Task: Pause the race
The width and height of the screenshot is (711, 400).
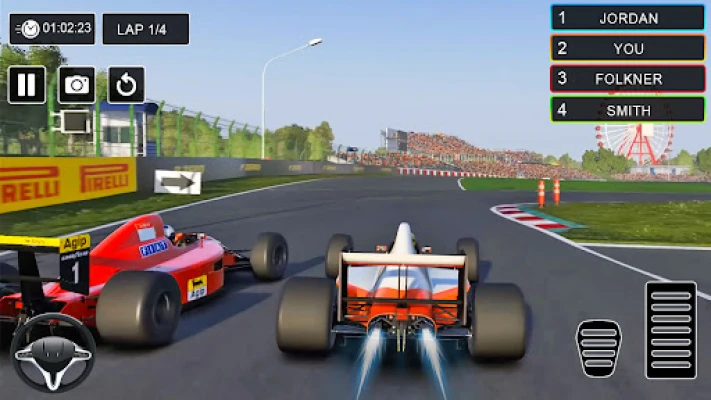Action: 27,85
